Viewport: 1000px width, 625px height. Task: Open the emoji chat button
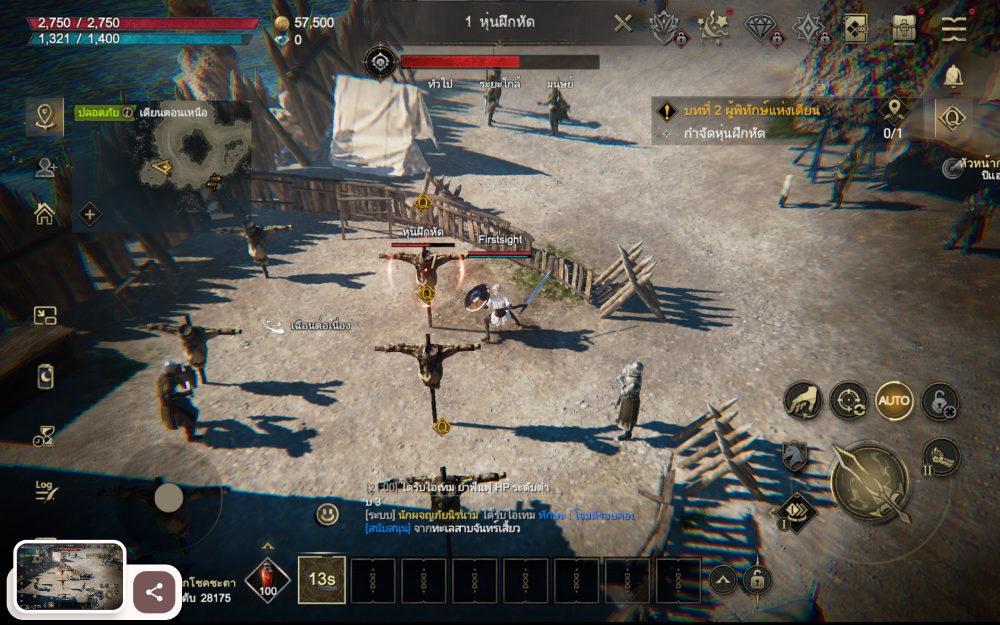[327, 514]
